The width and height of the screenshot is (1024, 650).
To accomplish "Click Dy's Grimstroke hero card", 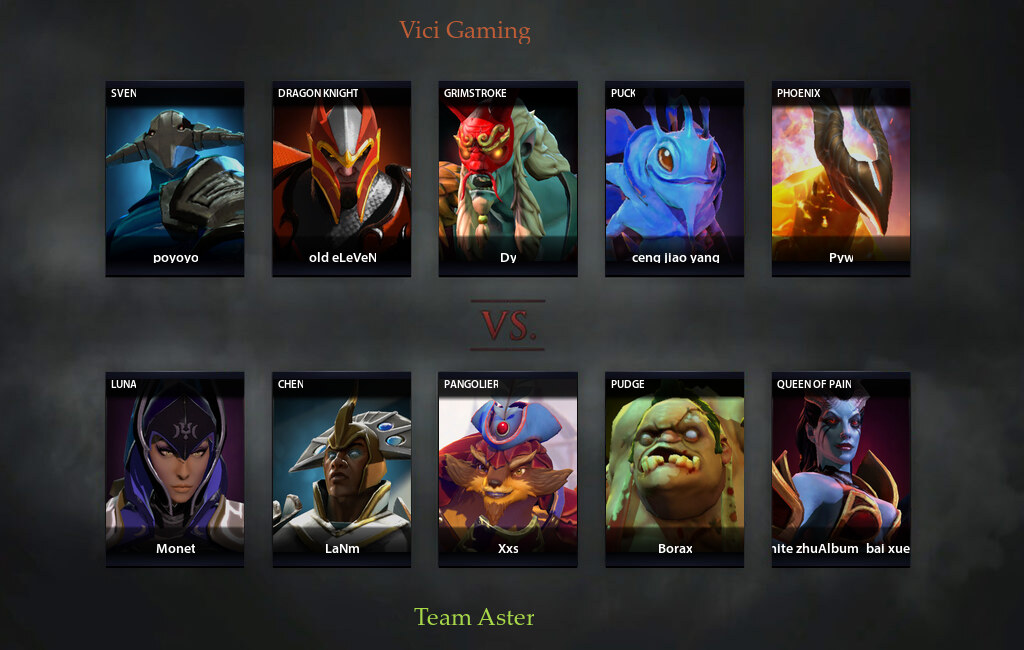I will (x=508, y=178).
